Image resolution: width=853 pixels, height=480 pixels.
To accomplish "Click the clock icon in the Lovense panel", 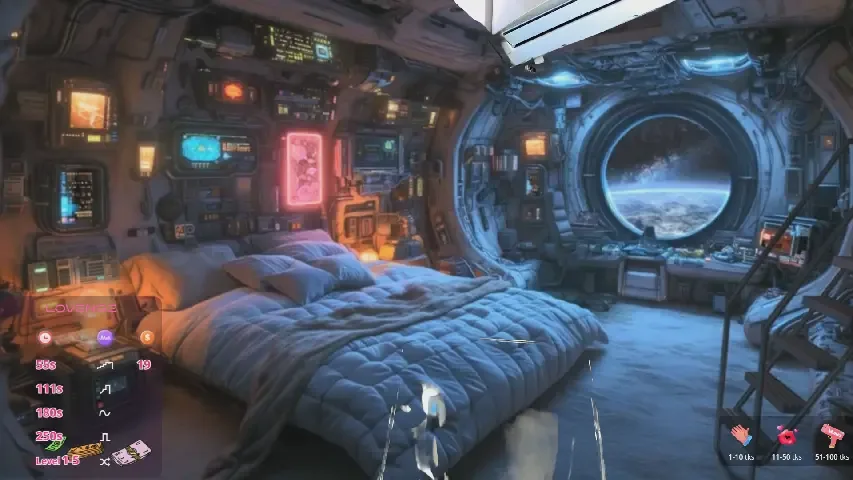I will click(44, 338).
